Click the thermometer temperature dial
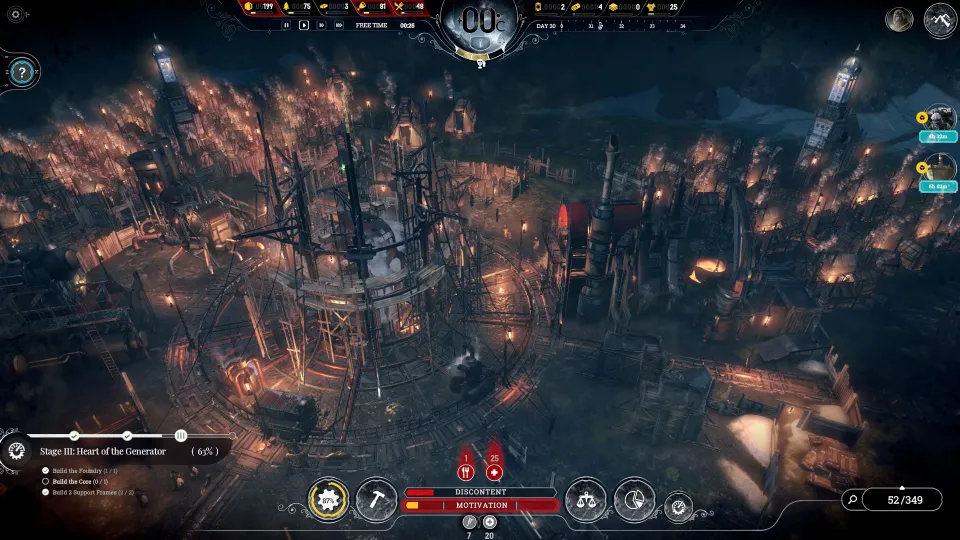This screenshot has width=960, height=540. pos(480,25)
